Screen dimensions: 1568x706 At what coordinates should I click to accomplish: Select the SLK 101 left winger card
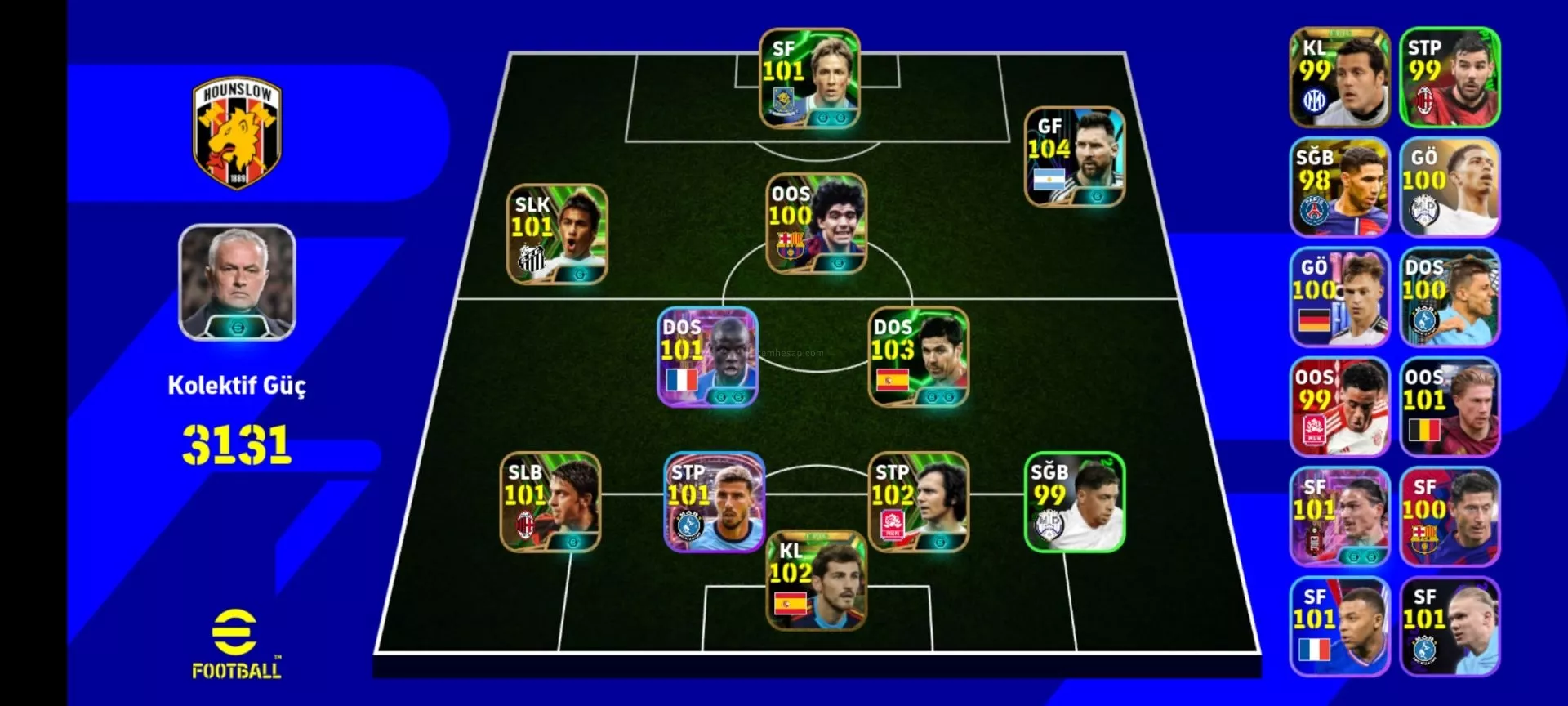(x=557, y=234)
